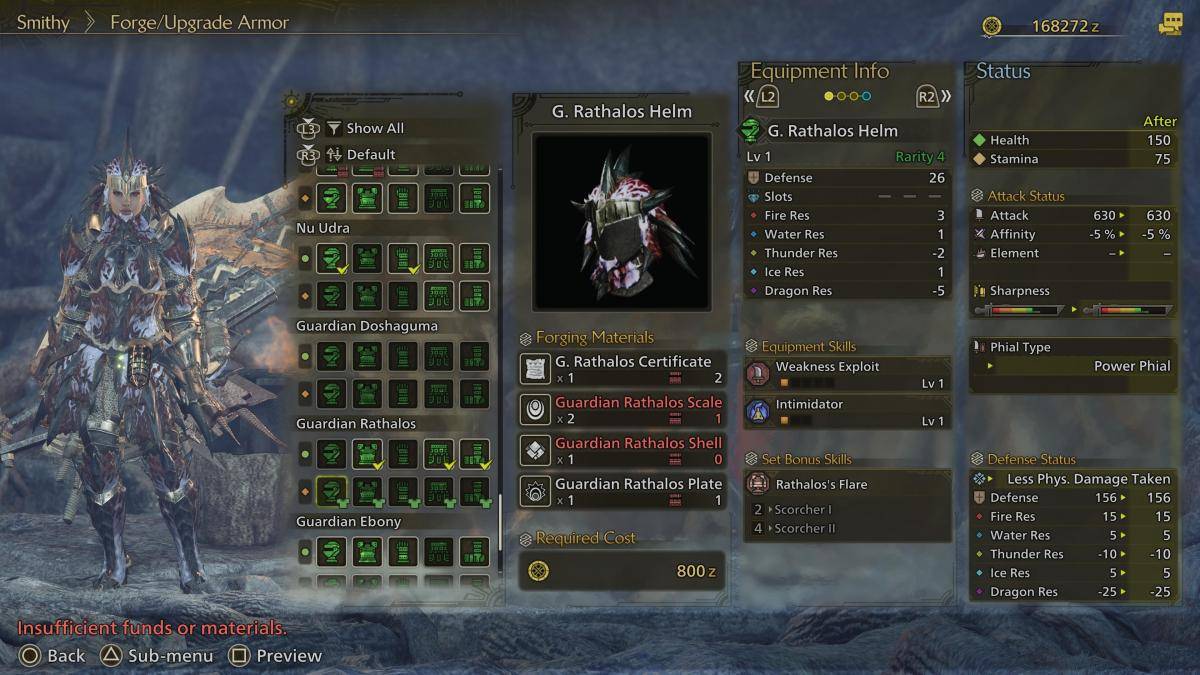
Task: Choose Guardian Rathalos chest armor in diamond-marked row
Action: [367, 491]
